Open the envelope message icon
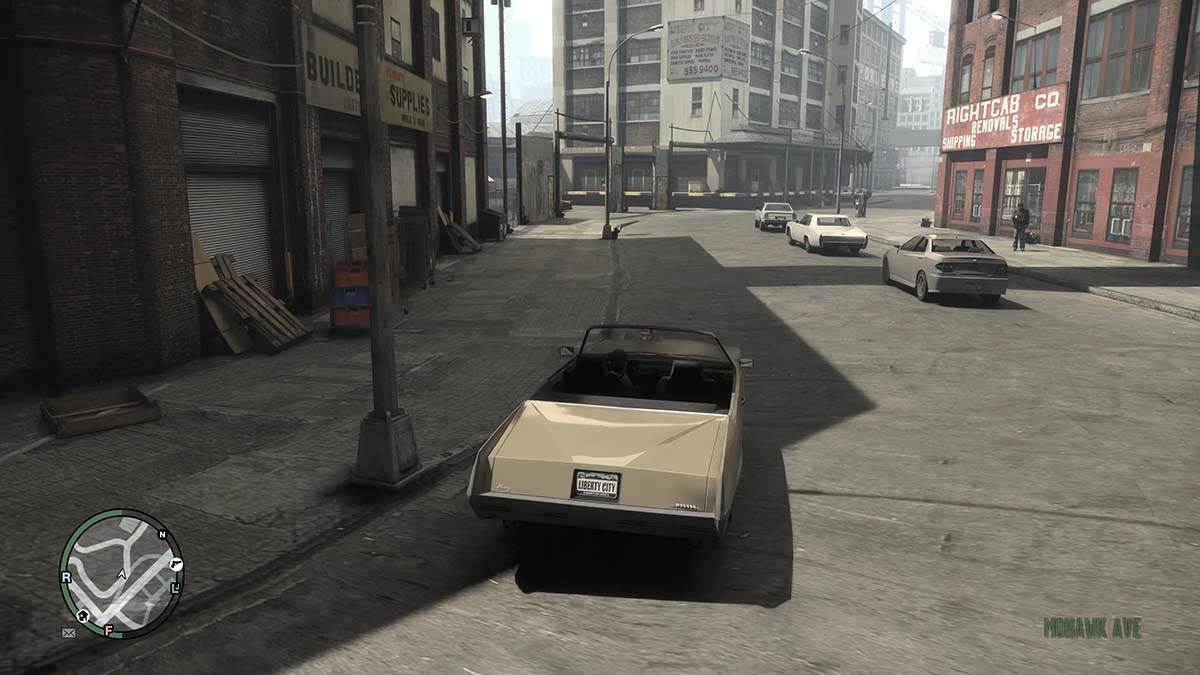 click(x=68, y=633)
